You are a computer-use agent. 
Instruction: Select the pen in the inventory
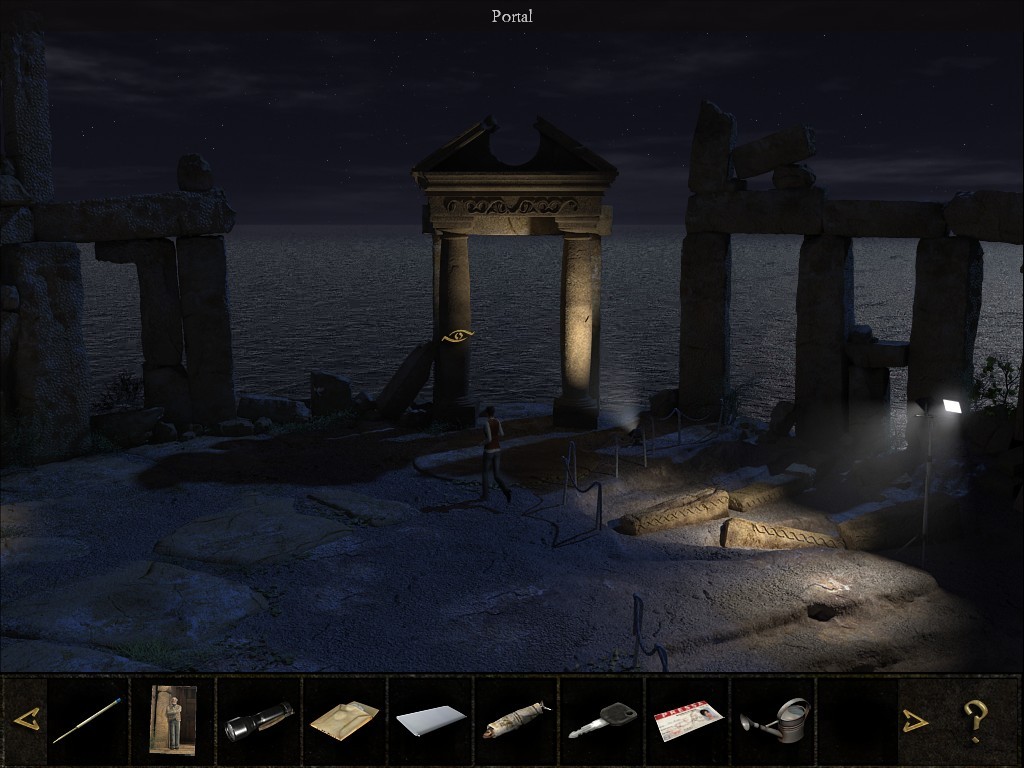87,720
